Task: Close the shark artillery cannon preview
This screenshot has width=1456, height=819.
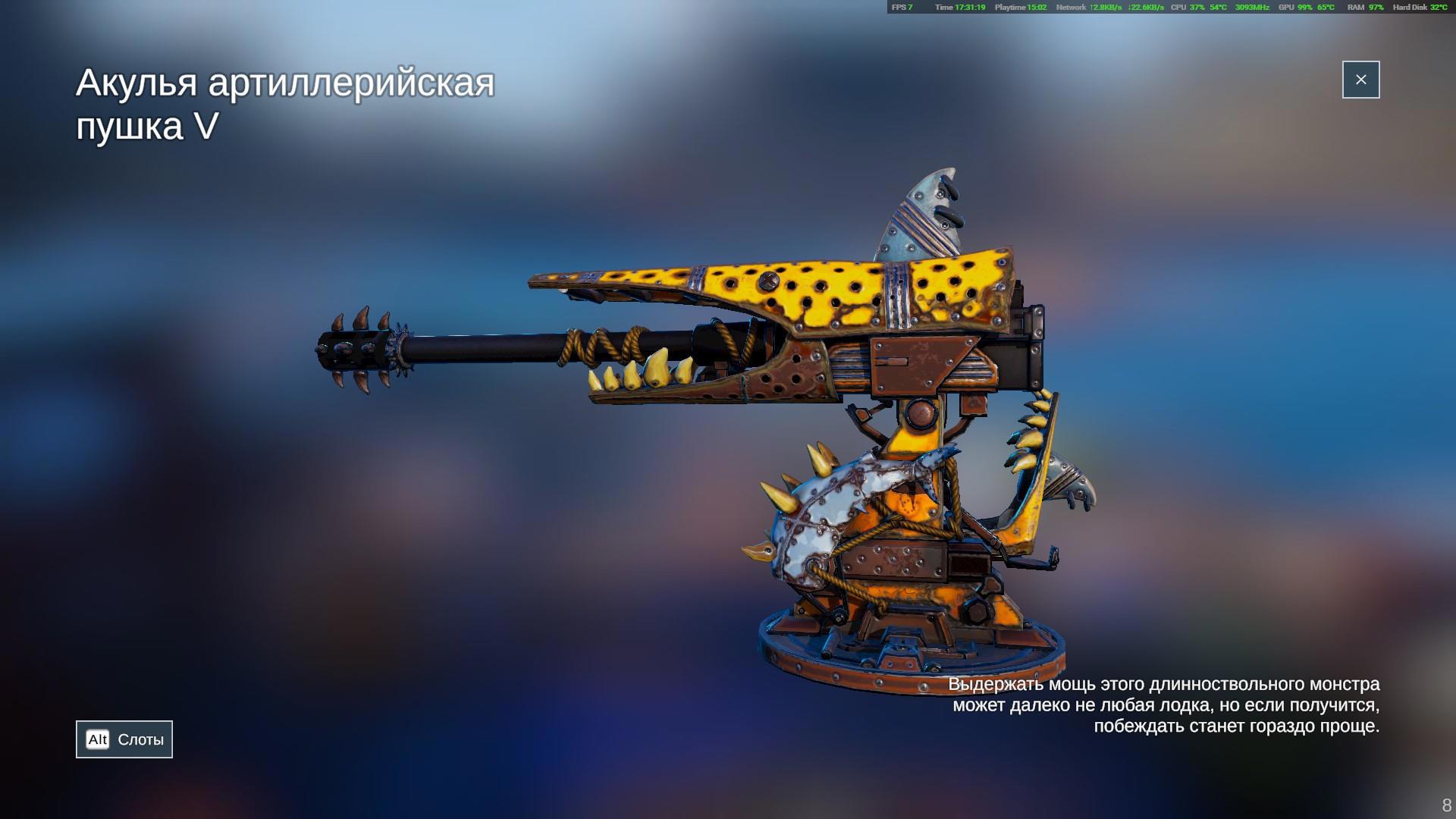Action: click(x=1360, y=80)
